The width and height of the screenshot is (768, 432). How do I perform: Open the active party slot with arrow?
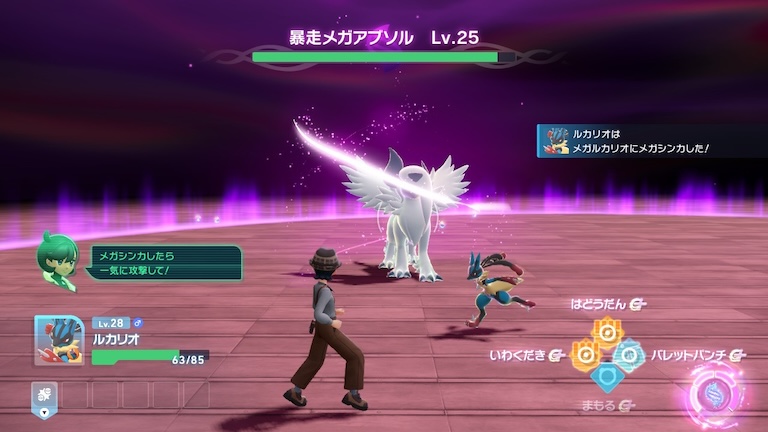44,396
